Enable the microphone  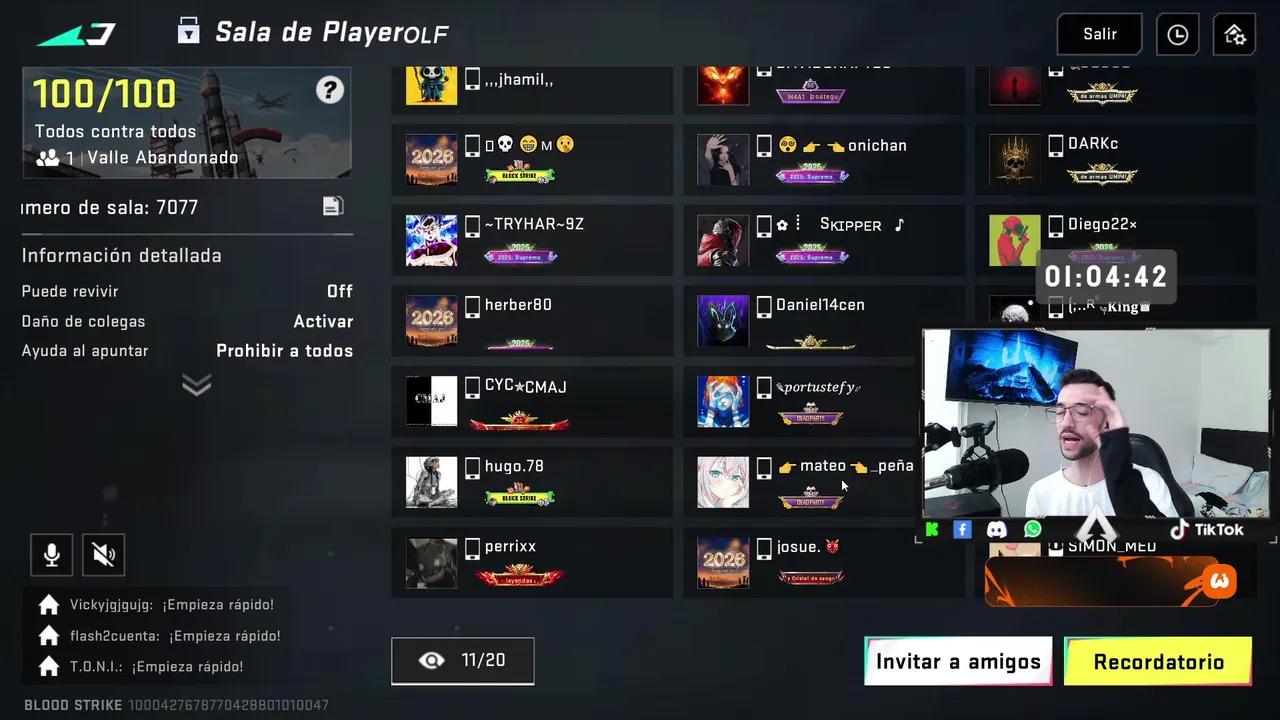click(51, 555)
